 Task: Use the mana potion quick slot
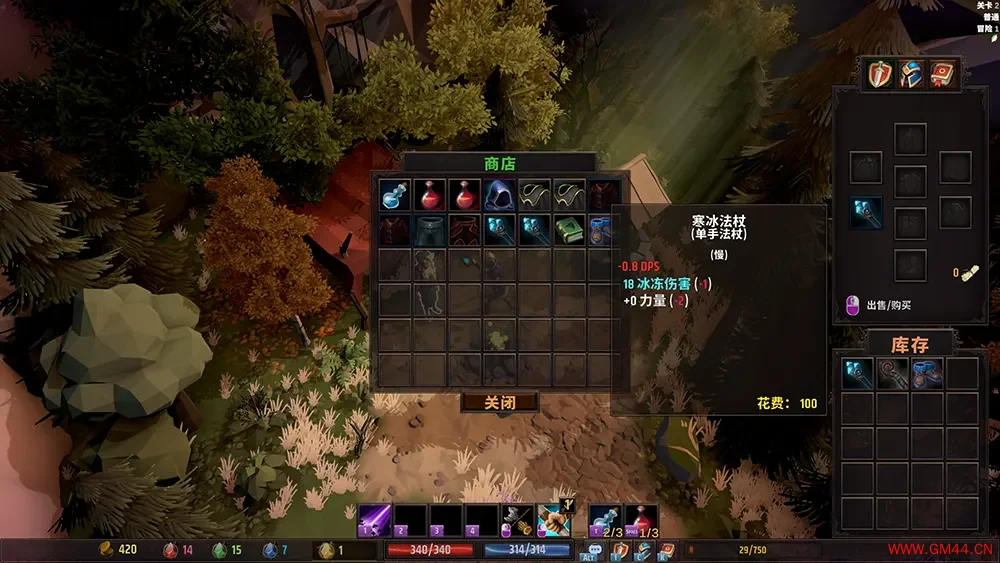tap(604, 520)
